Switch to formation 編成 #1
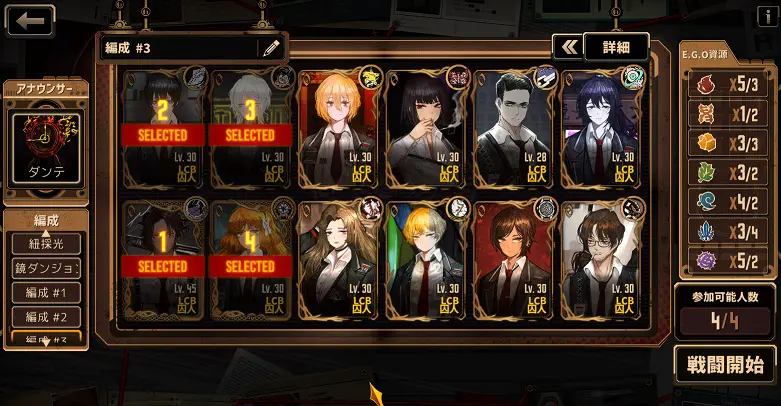This screenshot has height=406, width=781. click(x=45, y=293)
